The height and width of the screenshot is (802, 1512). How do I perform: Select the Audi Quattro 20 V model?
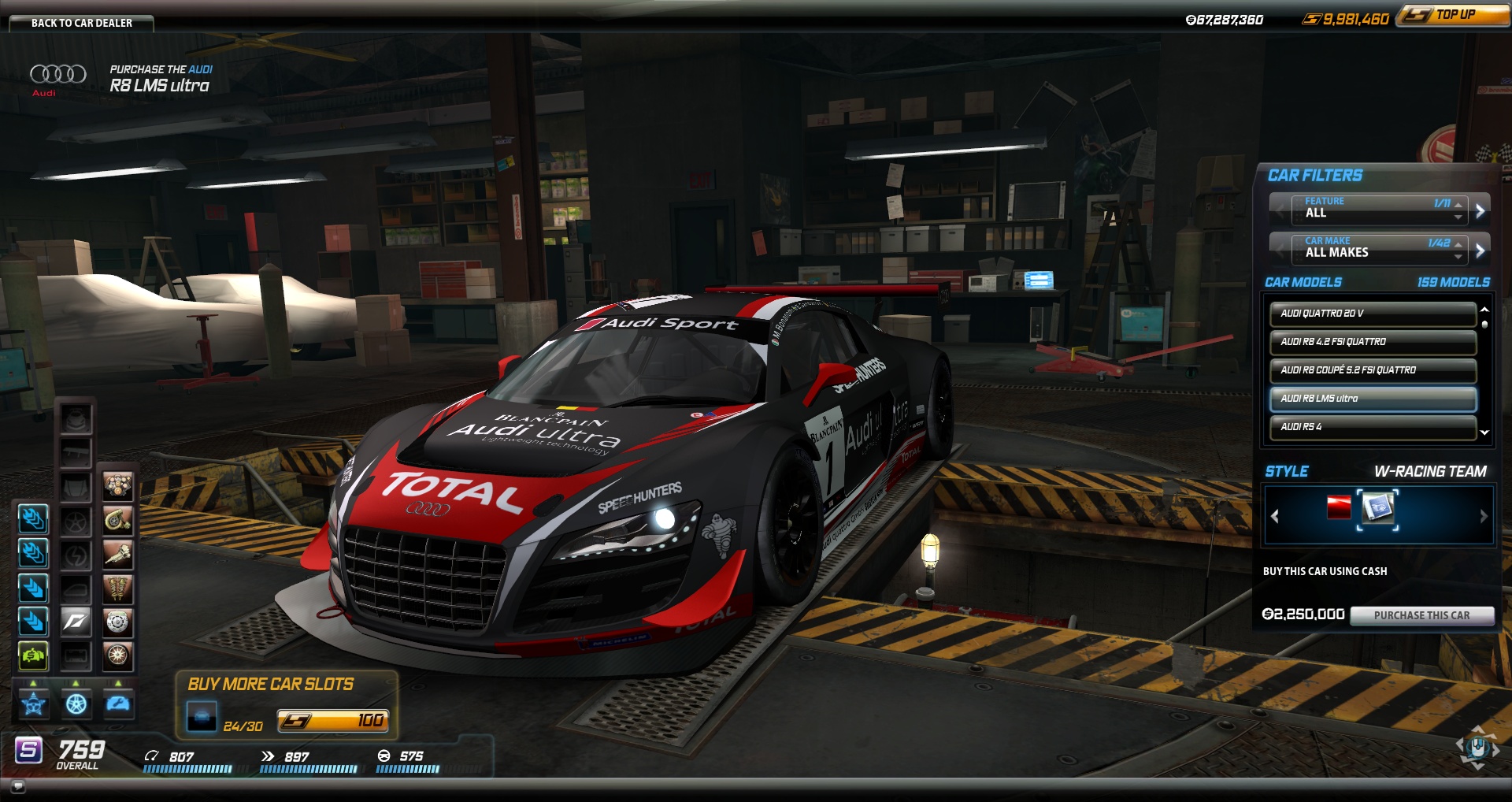click(x=1372, y=314)
